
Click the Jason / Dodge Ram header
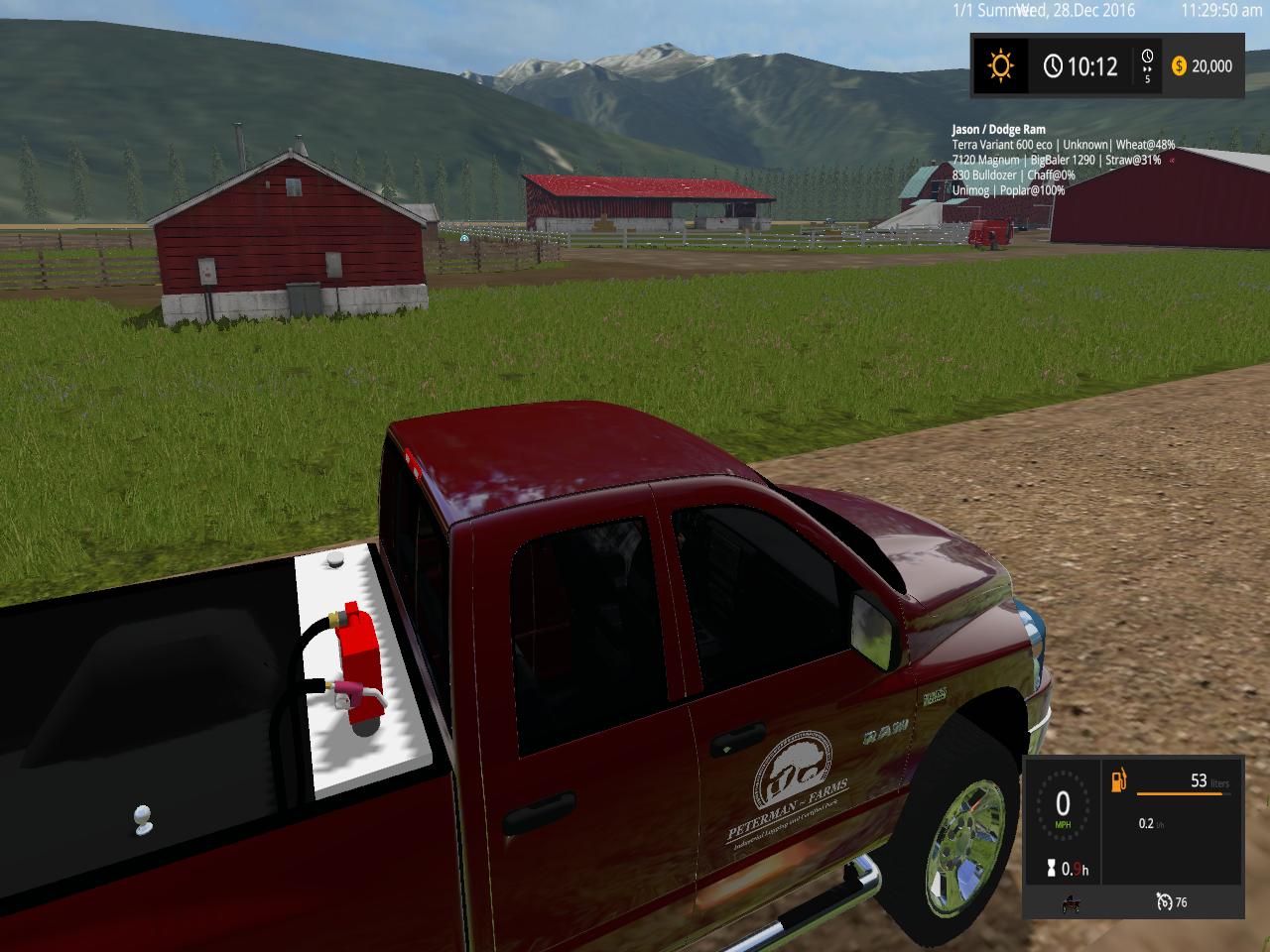(998, 130)
